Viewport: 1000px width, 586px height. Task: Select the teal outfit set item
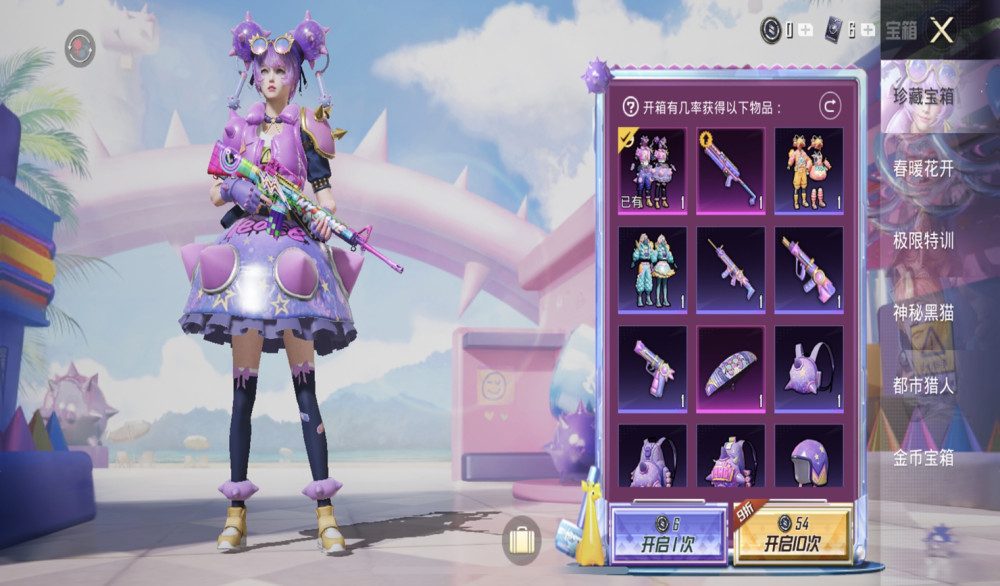pos(652,270)
